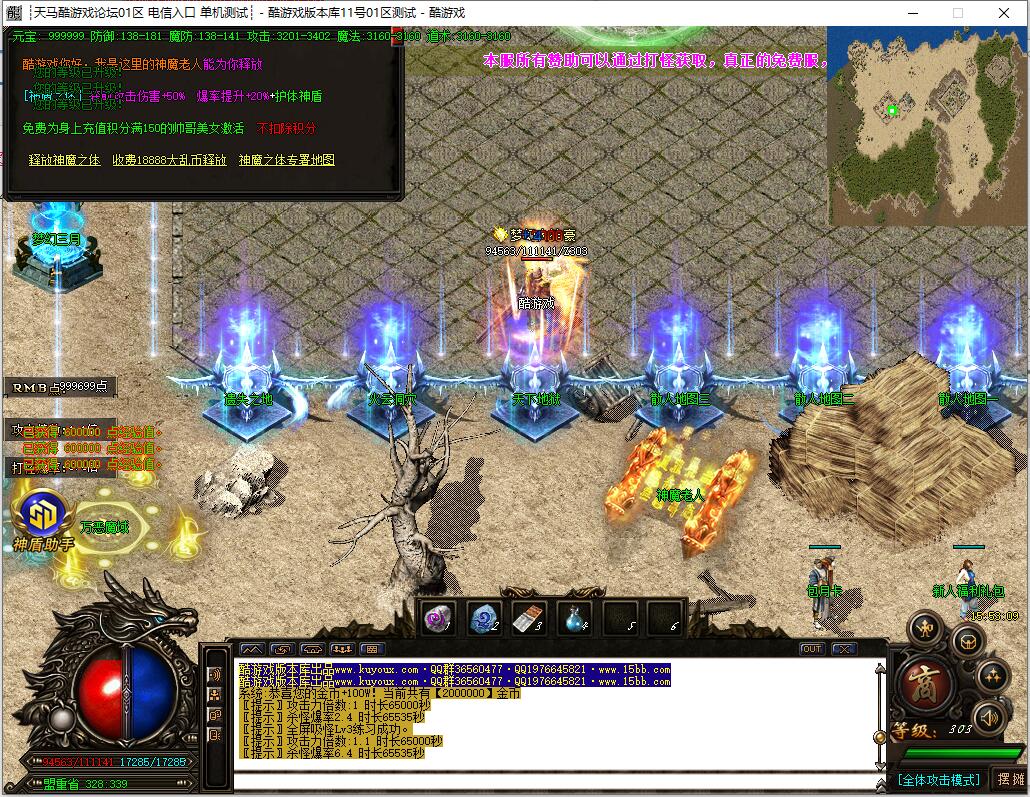The height and width of the screenshot is (797, 1030).
Task: Drink the blue potion in slot 4
Action: [576, 619]
